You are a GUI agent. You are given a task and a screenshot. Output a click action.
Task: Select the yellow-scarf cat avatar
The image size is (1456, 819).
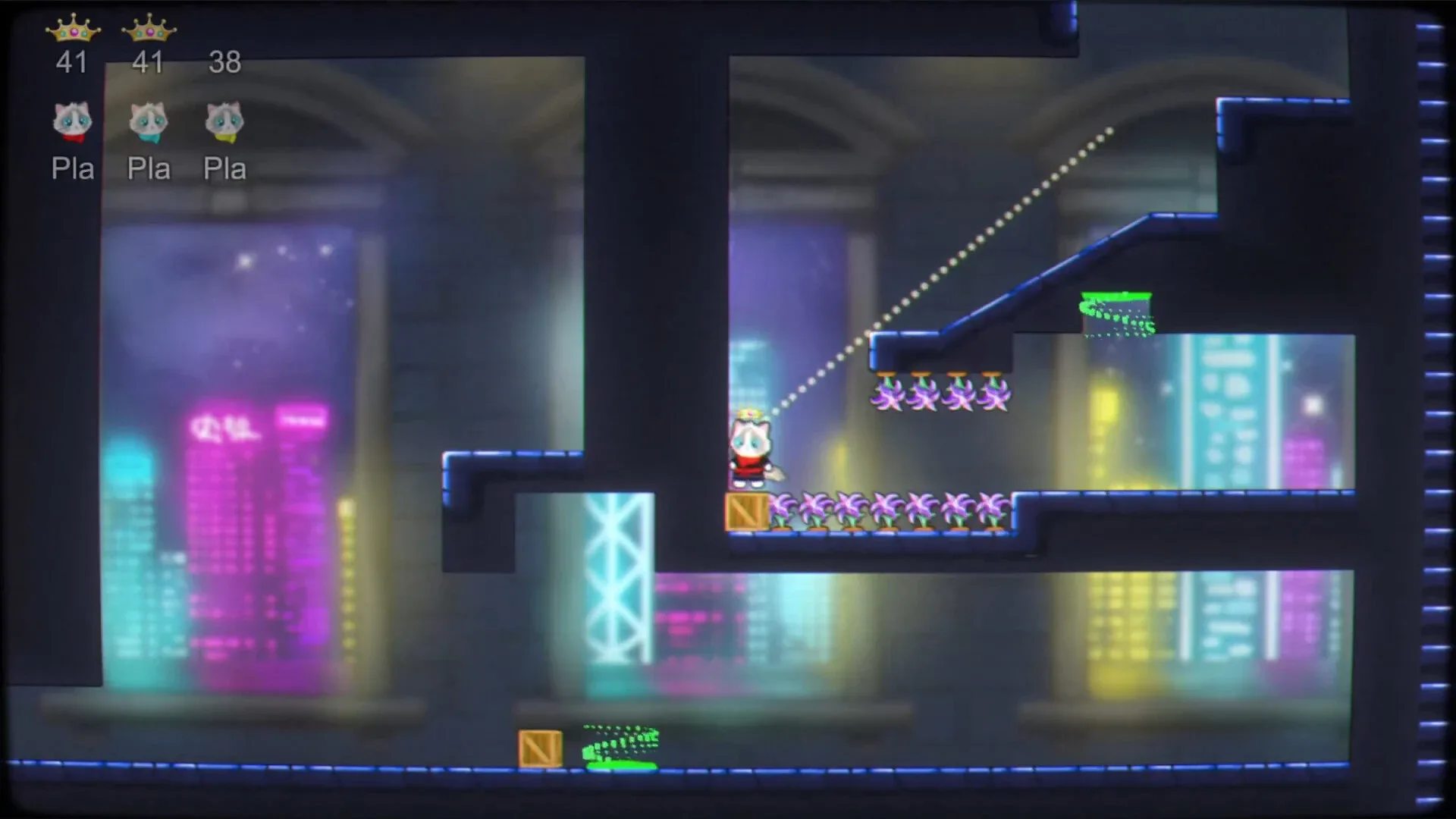pos(224,121)
